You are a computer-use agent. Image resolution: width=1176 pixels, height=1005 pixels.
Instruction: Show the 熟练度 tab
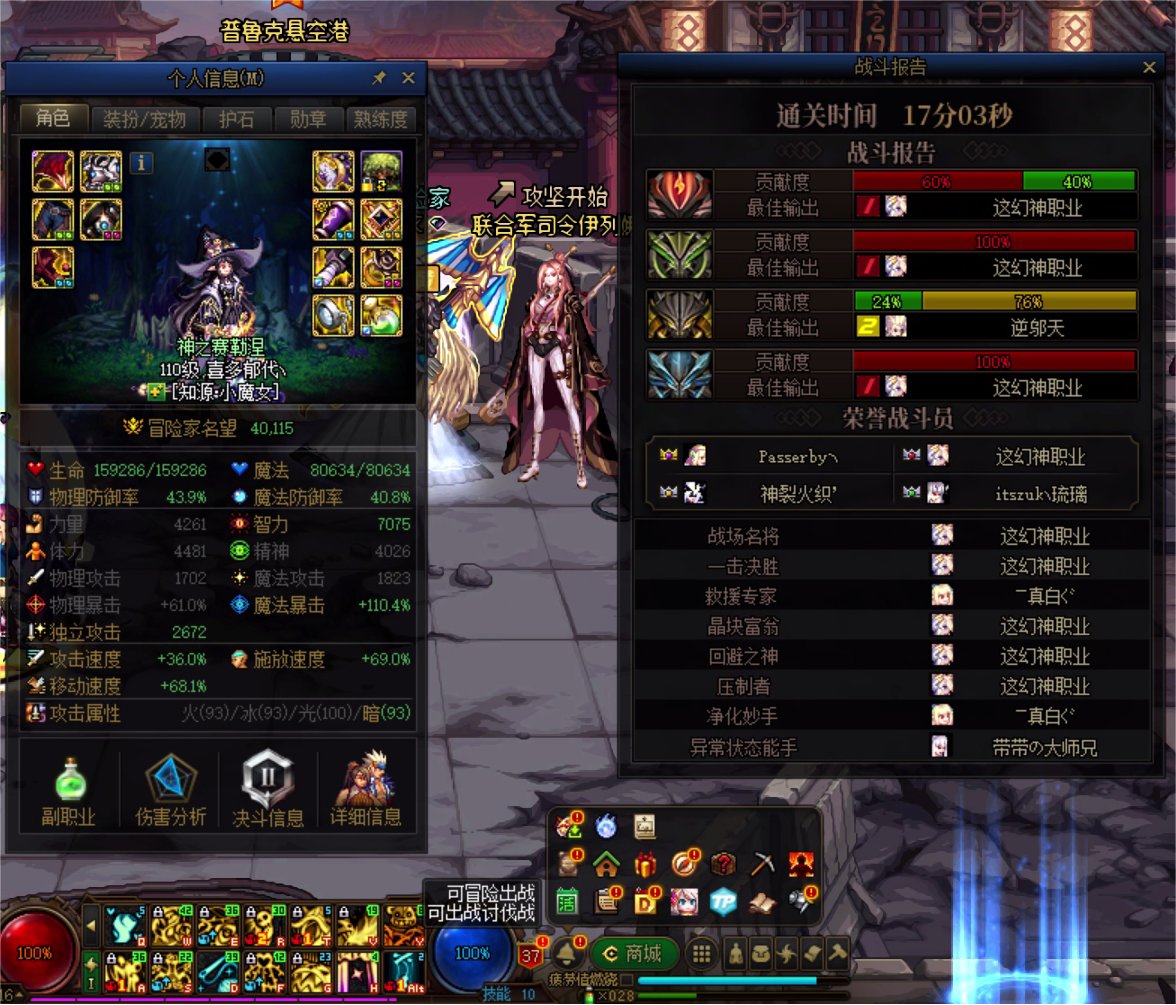coord(380,119)
